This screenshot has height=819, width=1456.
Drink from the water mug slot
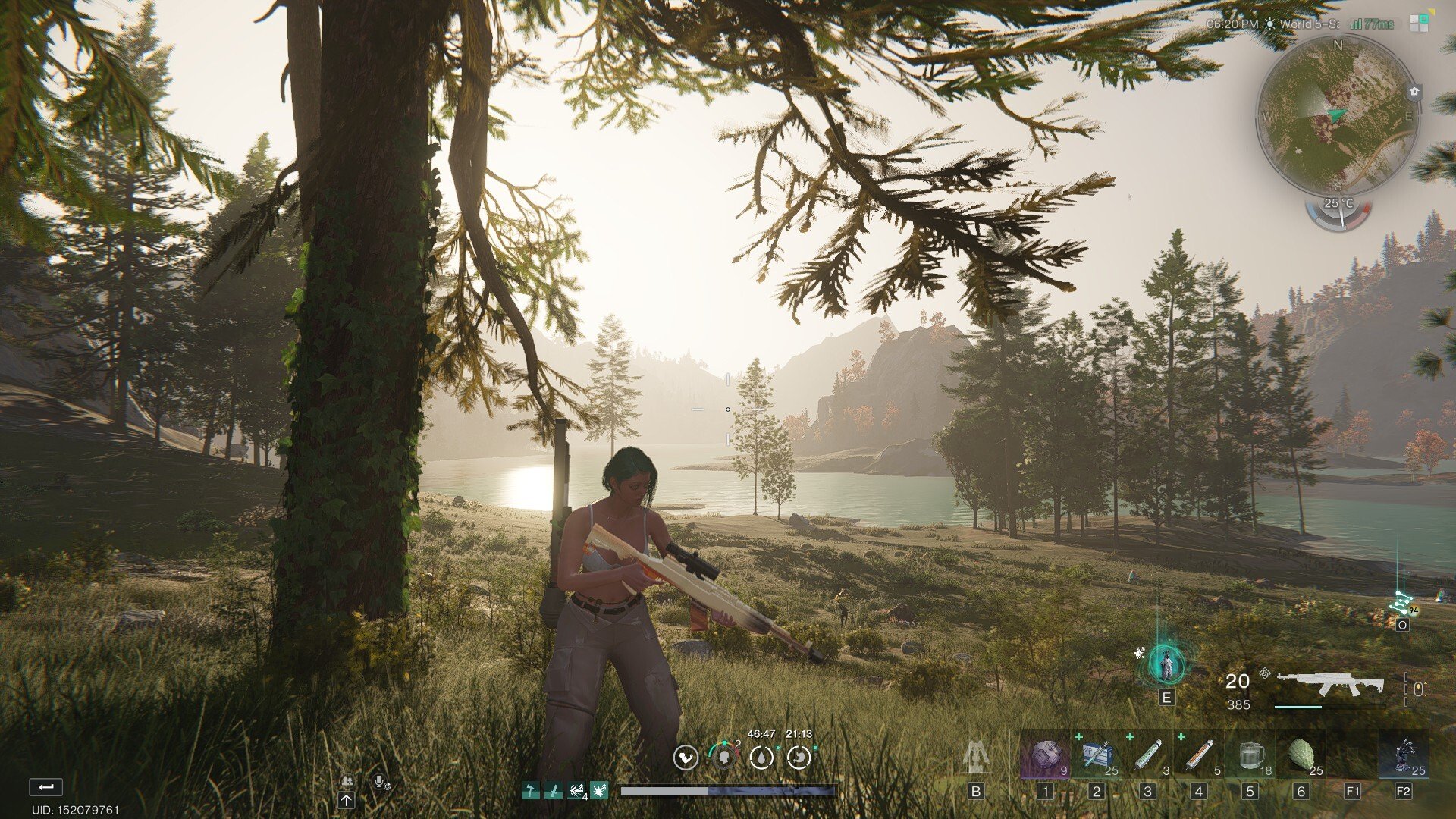[x=1250, y=756]
